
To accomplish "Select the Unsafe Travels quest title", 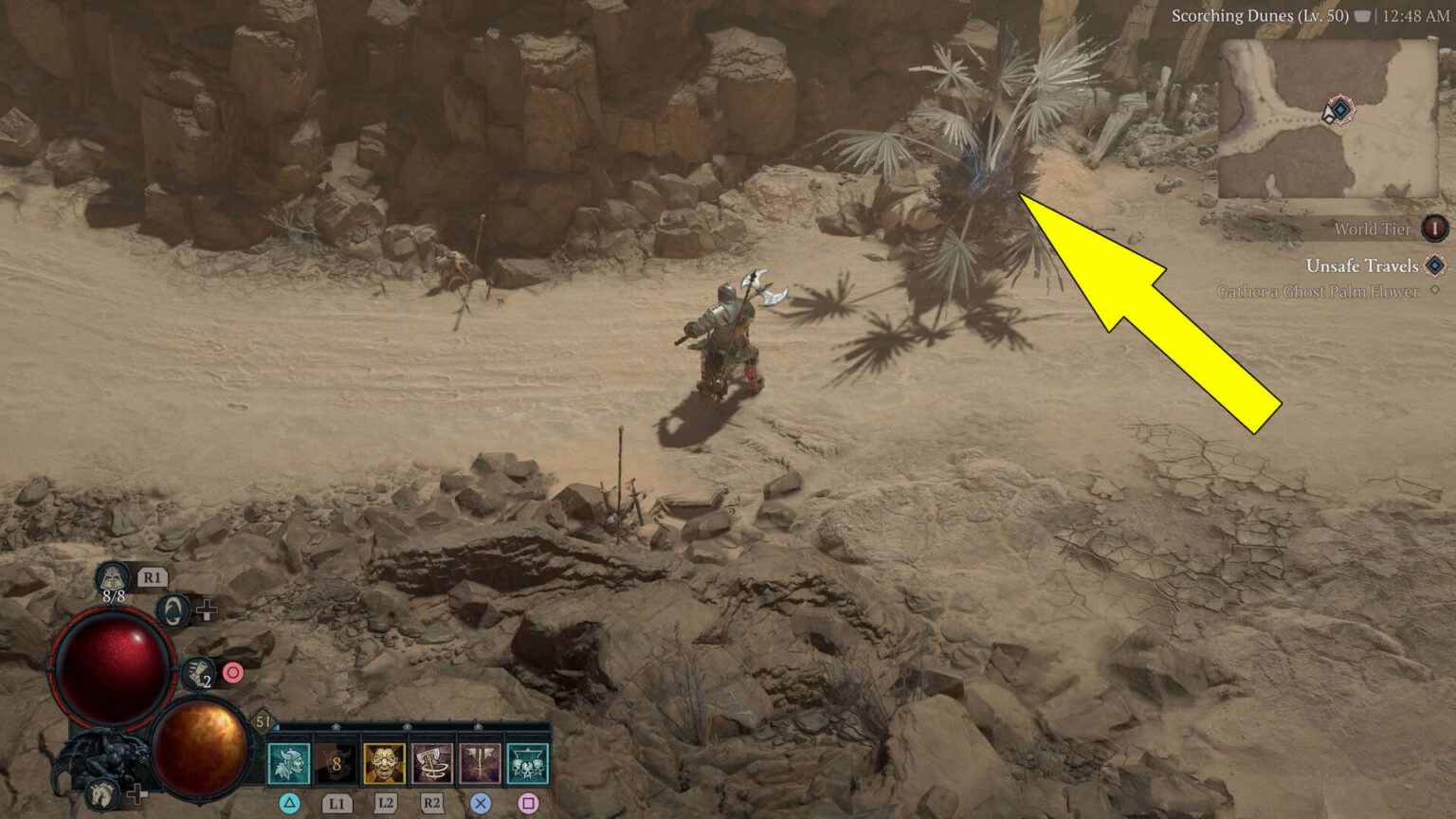I will pyautogui.click(x=1361, y=266).
